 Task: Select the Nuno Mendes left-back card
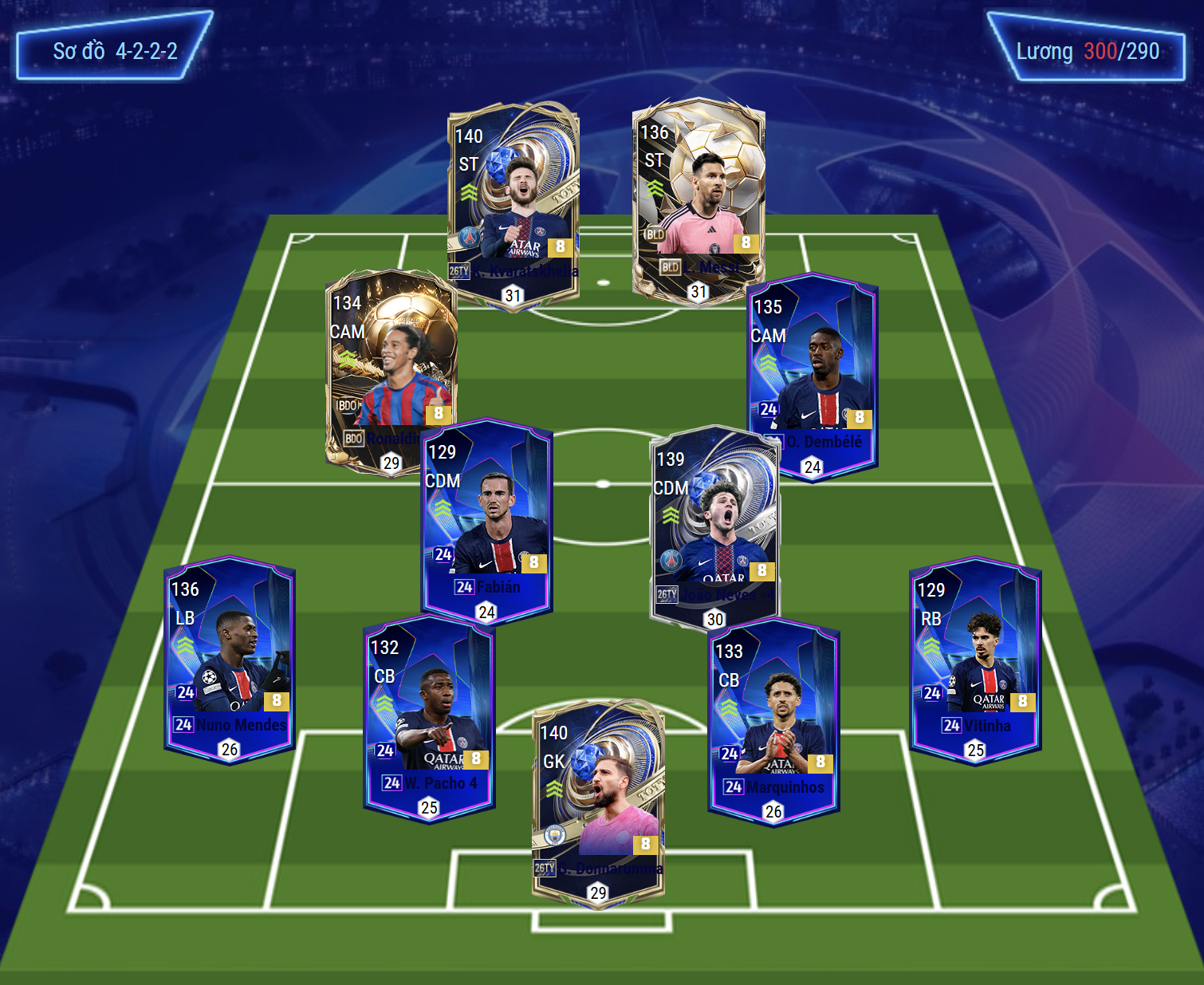pyautogui.click(x=230, y=658)
